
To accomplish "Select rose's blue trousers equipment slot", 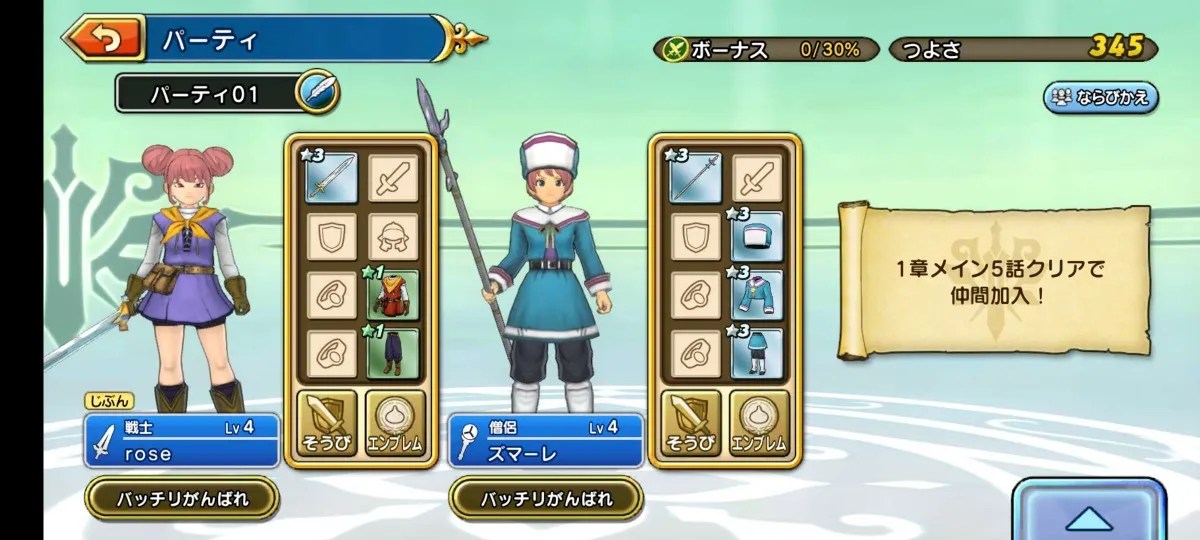I will [x=392, y=354].
